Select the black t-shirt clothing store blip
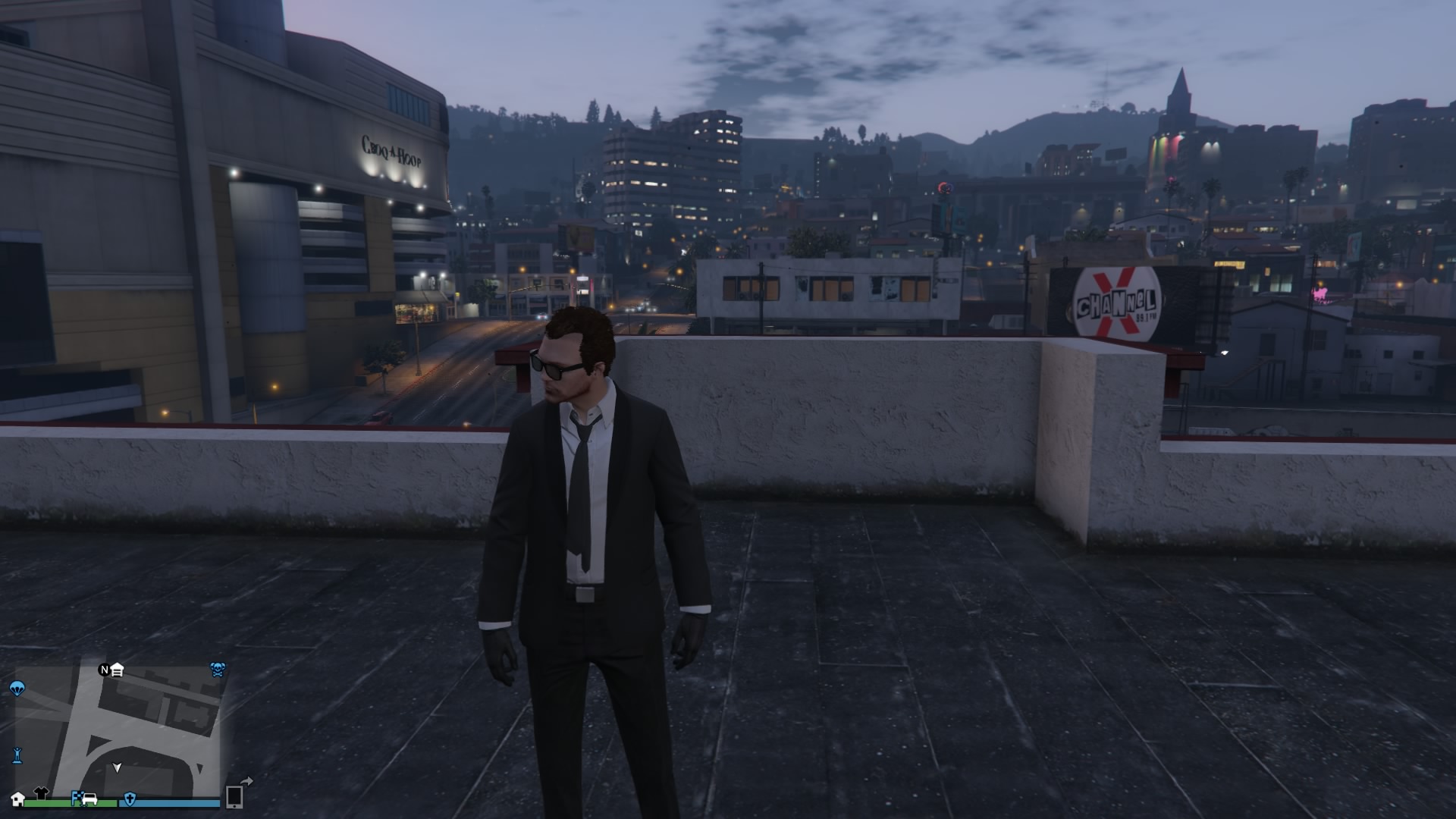The image size is (1456, 819). click(41, 792)
